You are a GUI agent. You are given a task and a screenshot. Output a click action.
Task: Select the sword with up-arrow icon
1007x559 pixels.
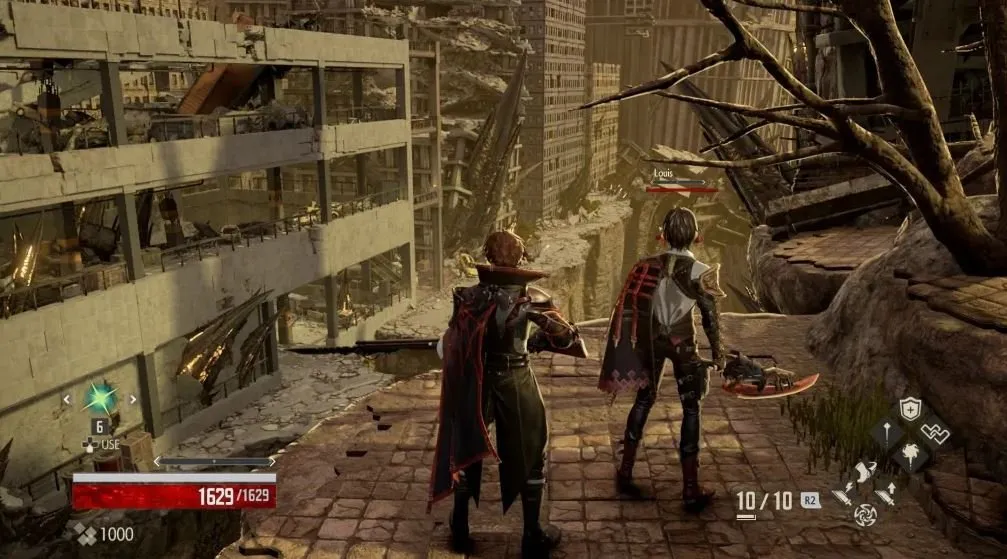point(886,493)
